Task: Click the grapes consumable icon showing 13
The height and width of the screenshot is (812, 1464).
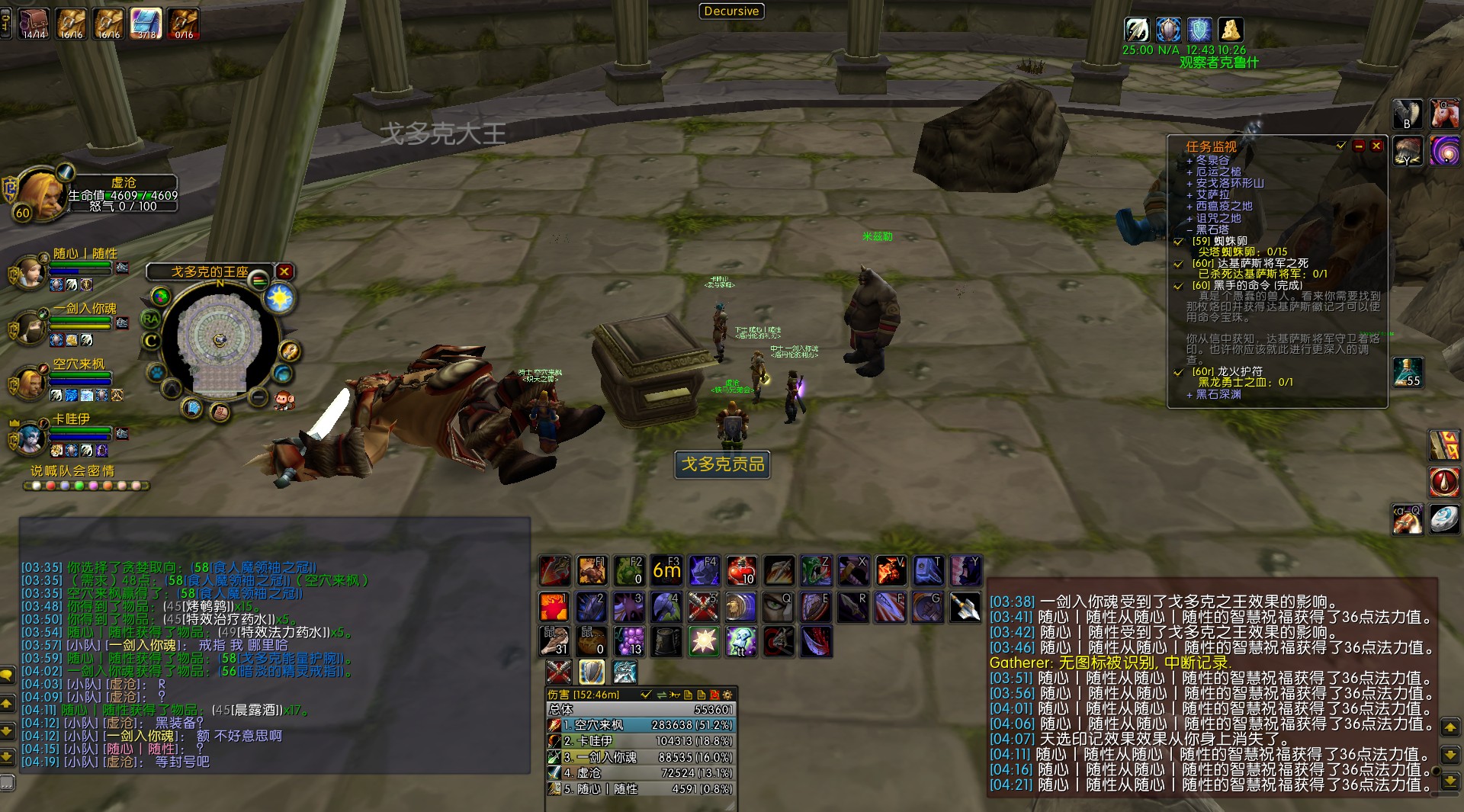Action: (629, 641)
